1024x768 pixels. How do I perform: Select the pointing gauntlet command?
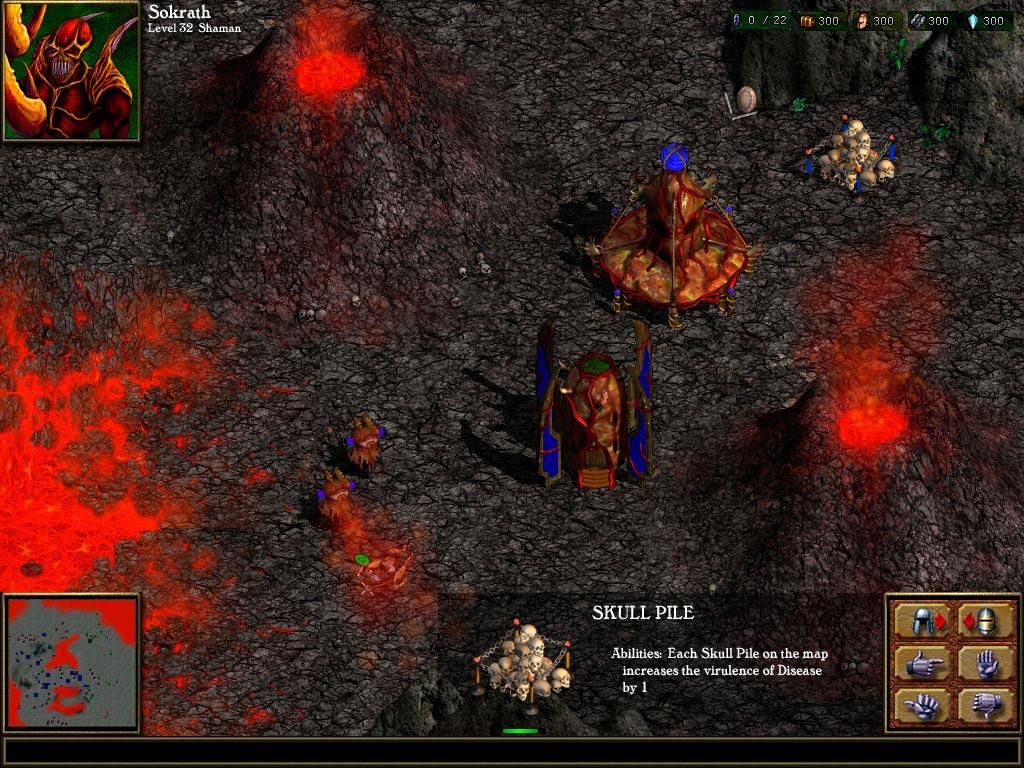tap(922, 663)
